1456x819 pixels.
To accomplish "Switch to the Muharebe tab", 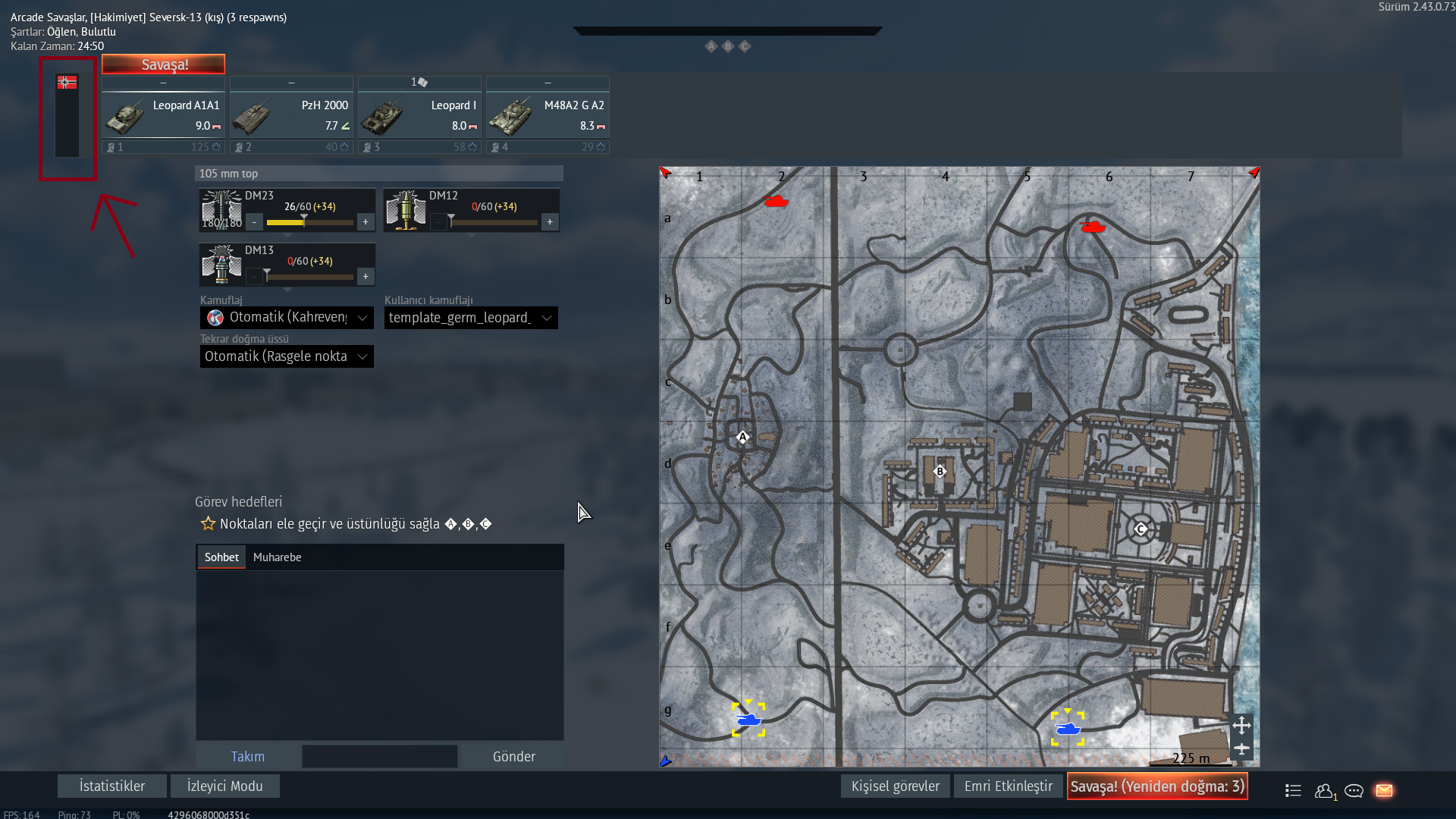I will click(x=277, y=557).
